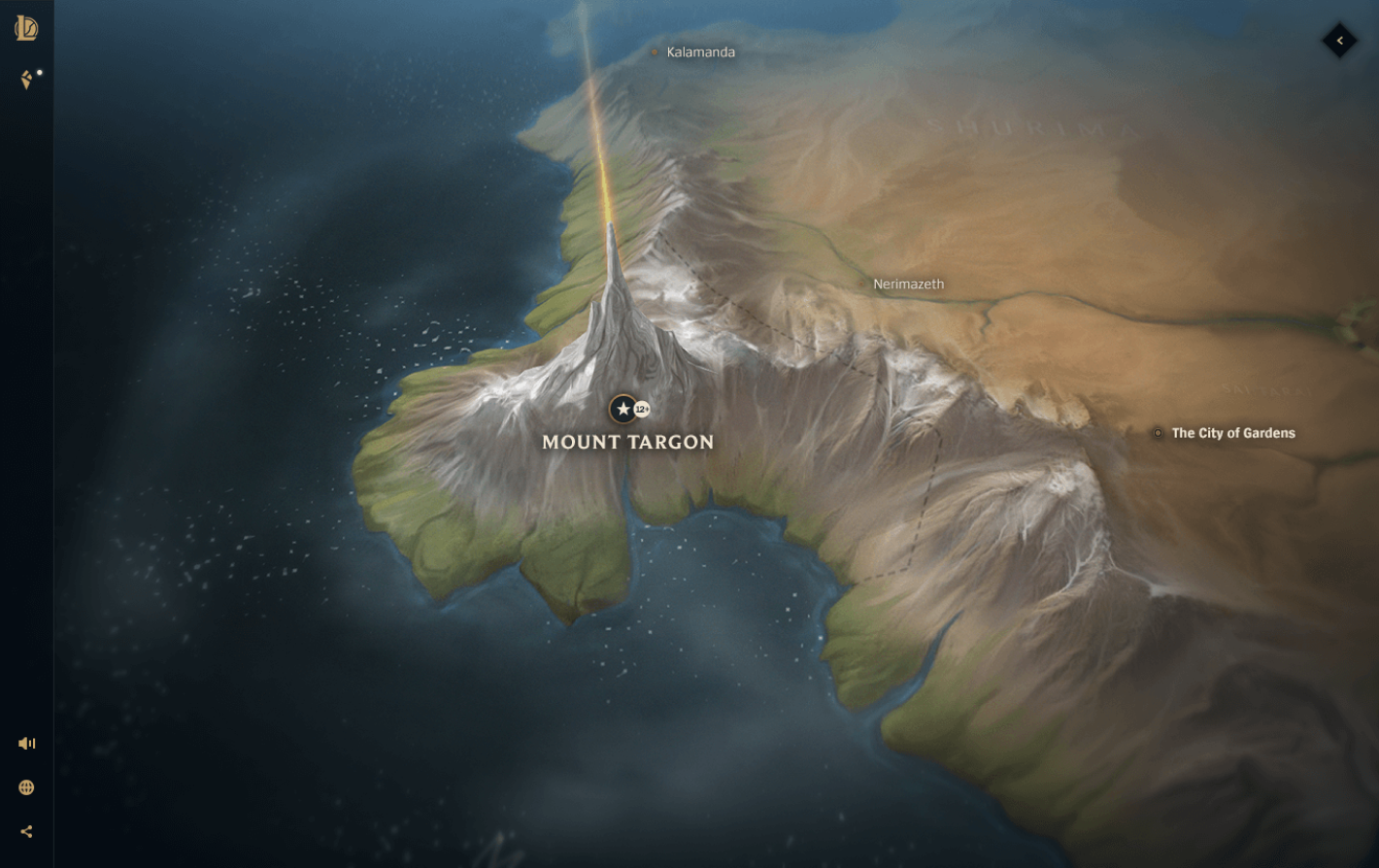Viewport: 1379px width, 868px height.
Task: Open the map navigation quill icon
Action: (x=25, y=80)
